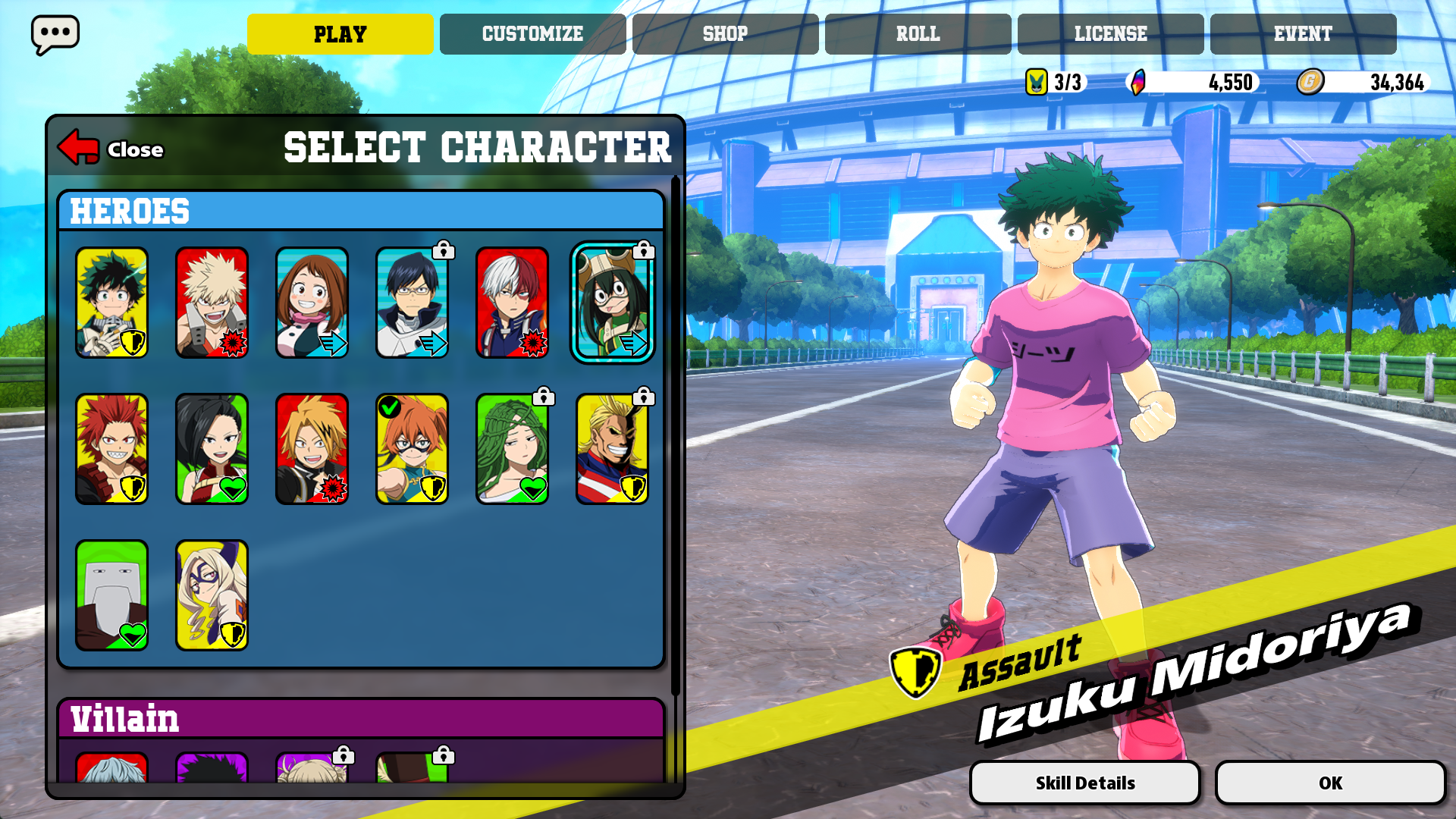
Task: Click the Assault role shield icon
Action: 918,667
